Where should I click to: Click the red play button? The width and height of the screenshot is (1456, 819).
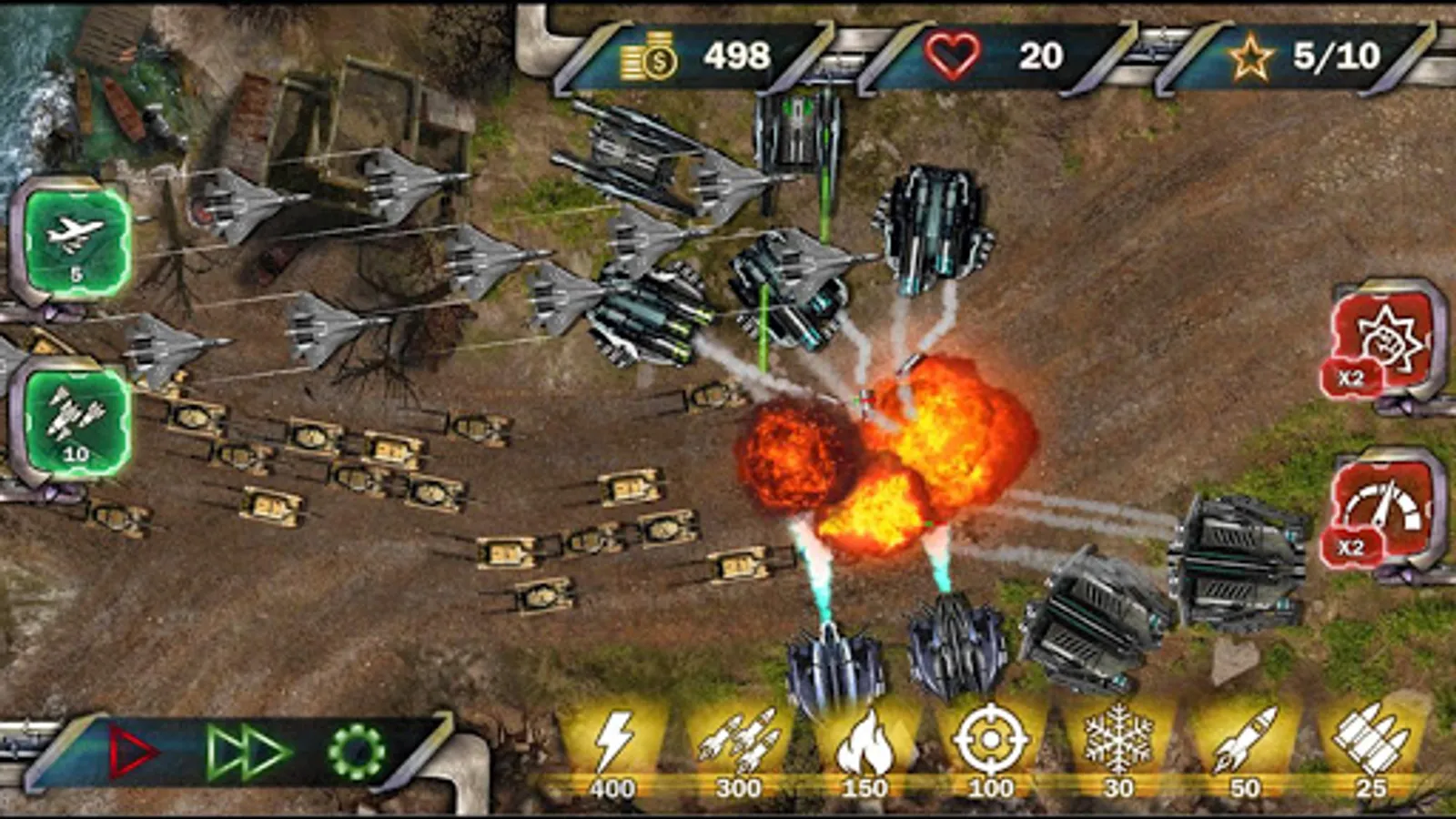(131, 752)
